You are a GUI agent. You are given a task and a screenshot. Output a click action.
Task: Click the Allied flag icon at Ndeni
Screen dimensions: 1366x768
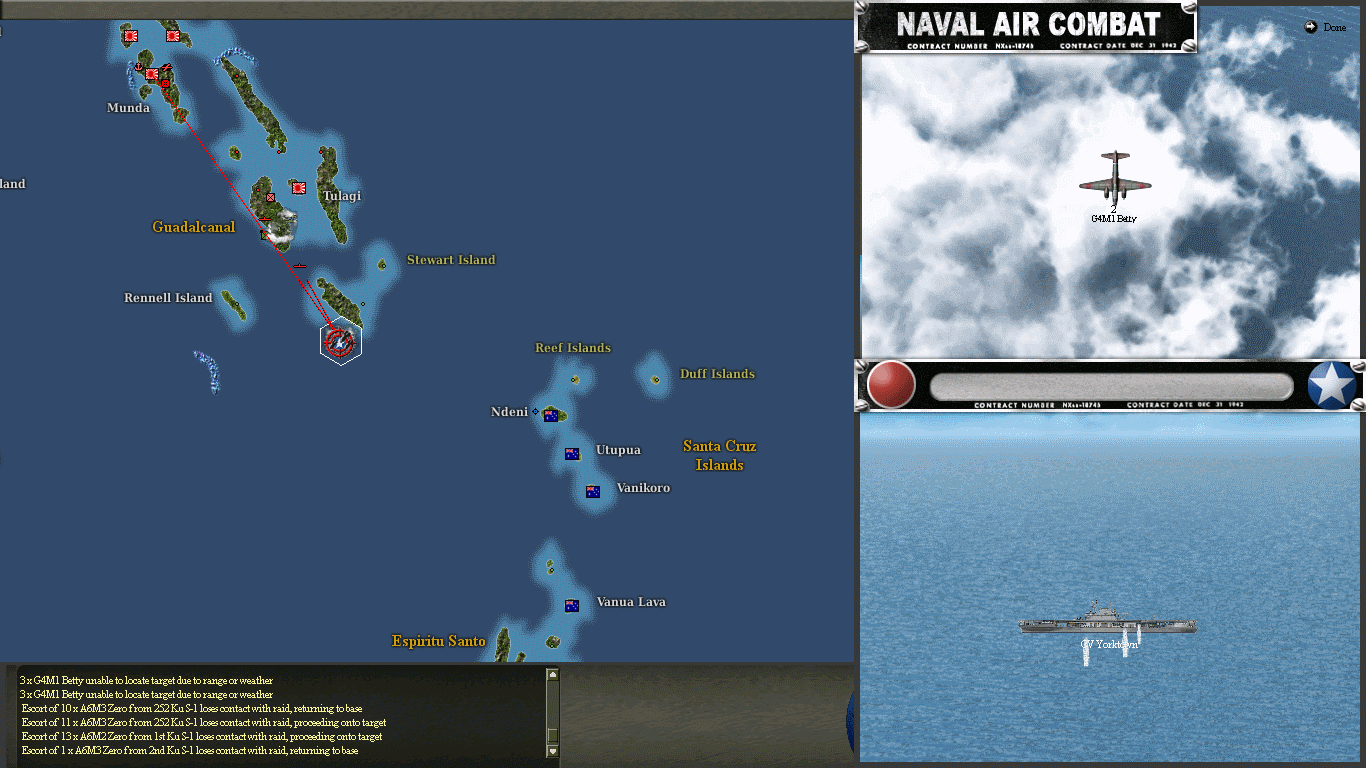point(551,414)
